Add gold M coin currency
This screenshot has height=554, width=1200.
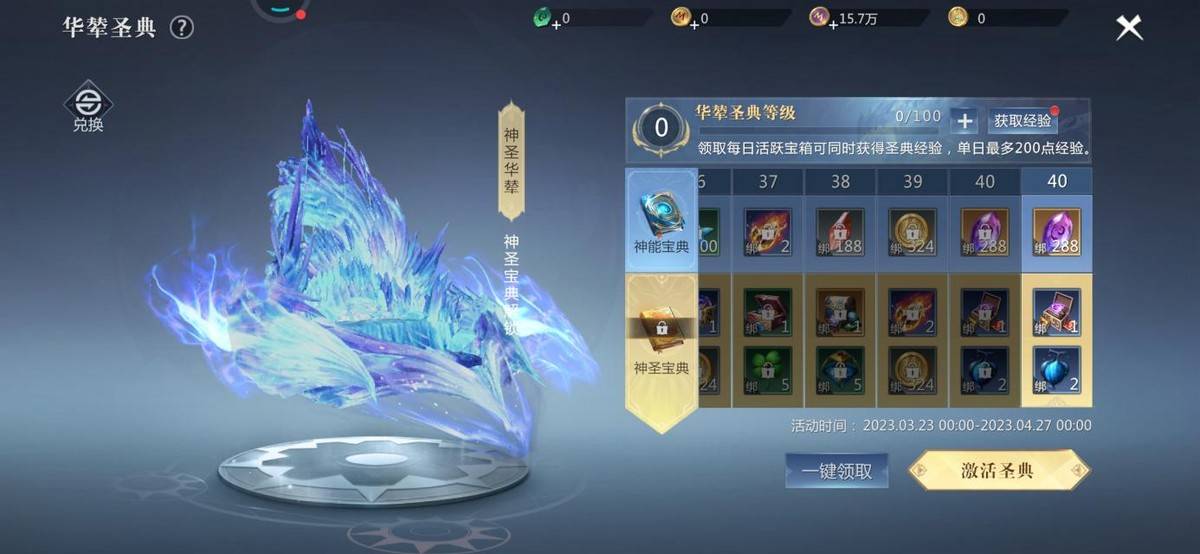694,22
